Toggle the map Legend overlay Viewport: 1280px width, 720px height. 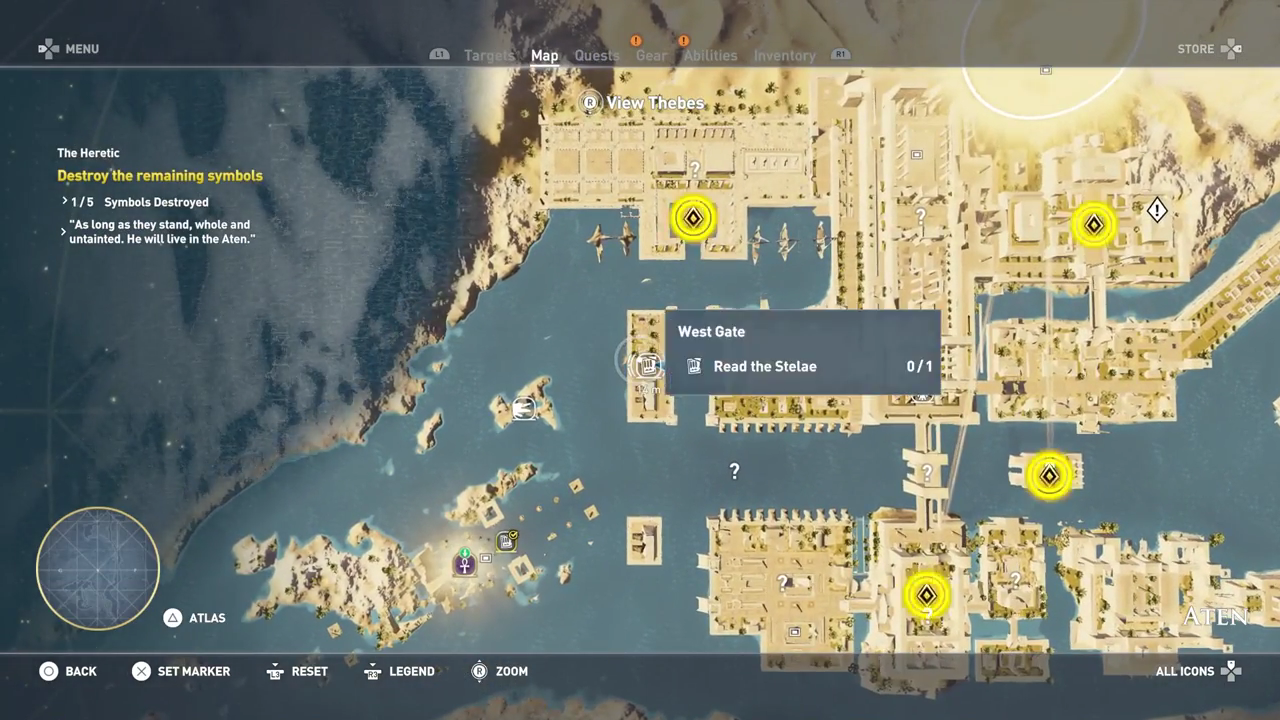point(399,671)
